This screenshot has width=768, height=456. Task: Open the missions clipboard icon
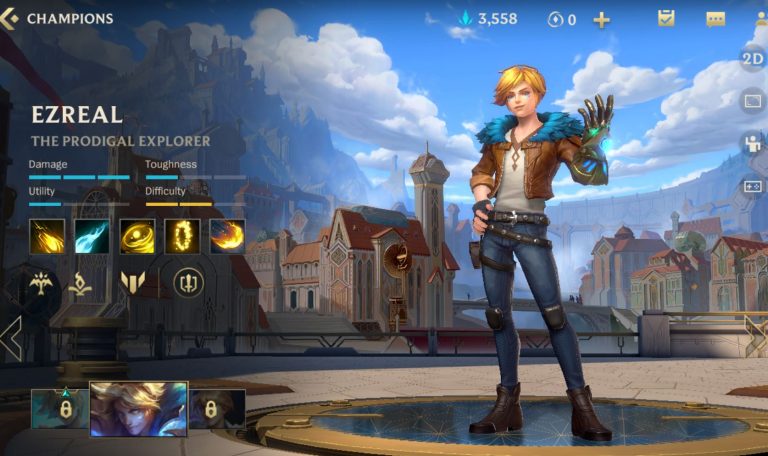pyautogui.click(x=666, y=18)
